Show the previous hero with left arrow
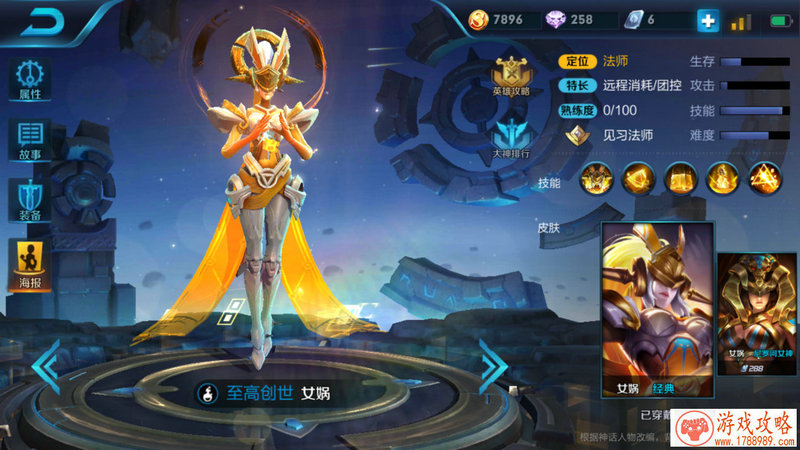Screen dimensions: 800x450 click(x=45, y=366)
